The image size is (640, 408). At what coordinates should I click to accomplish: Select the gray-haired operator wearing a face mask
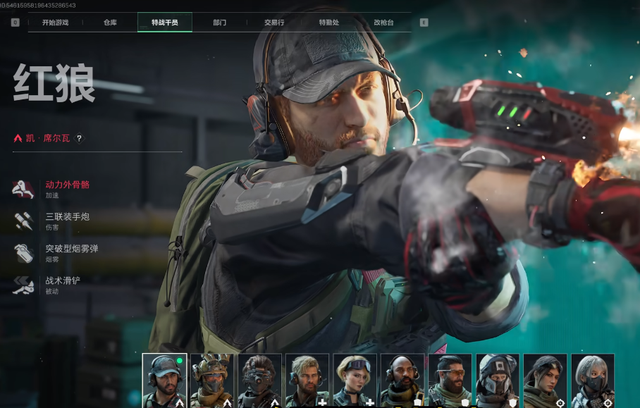pyautogui.click(x=593, y=380)
